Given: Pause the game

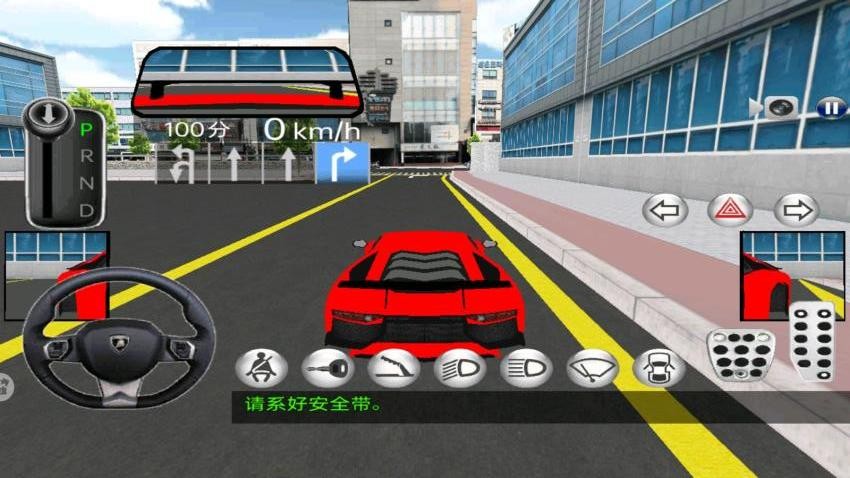Looking at the screenshot, I should tap(830, 107).
